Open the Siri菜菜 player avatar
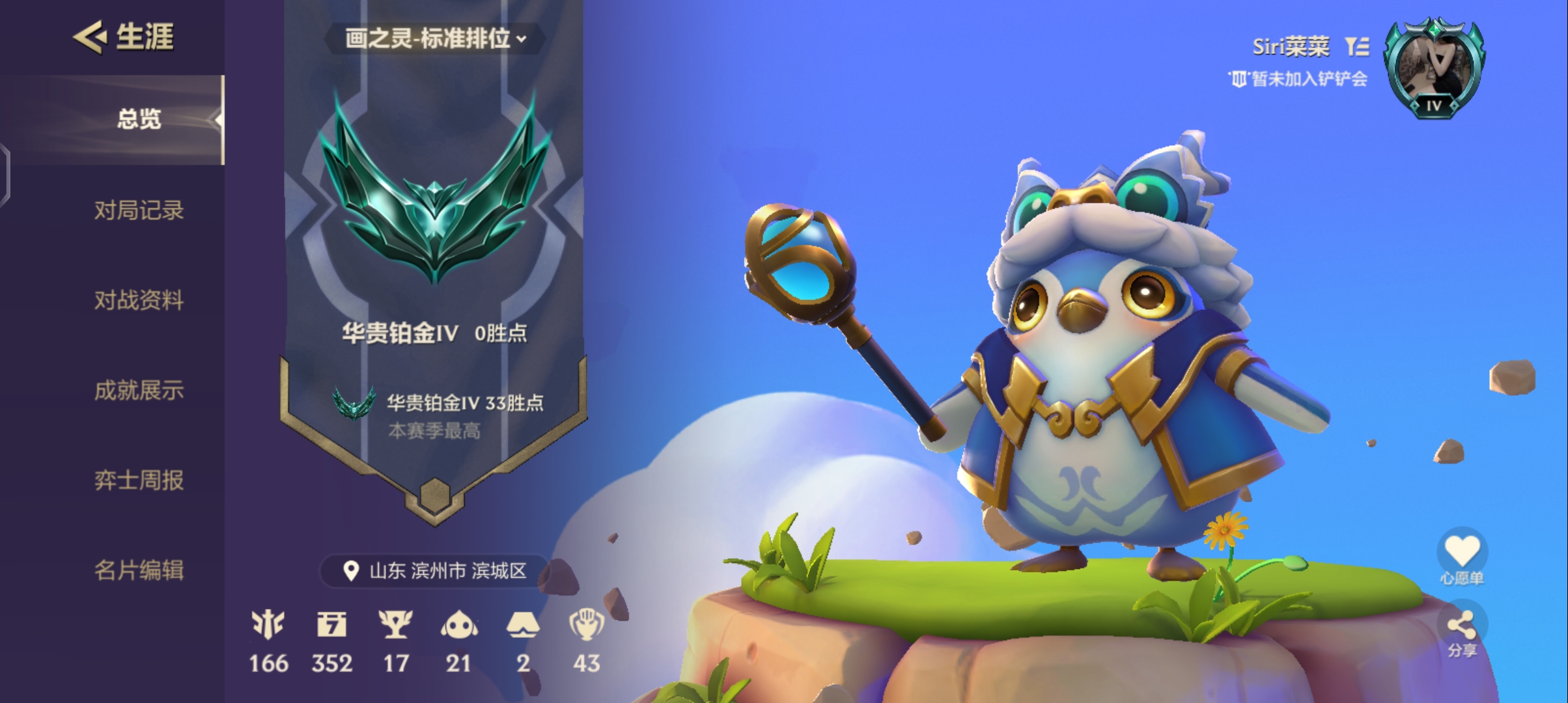The width and height of the screenshot is (1568, 703). 1434,68
